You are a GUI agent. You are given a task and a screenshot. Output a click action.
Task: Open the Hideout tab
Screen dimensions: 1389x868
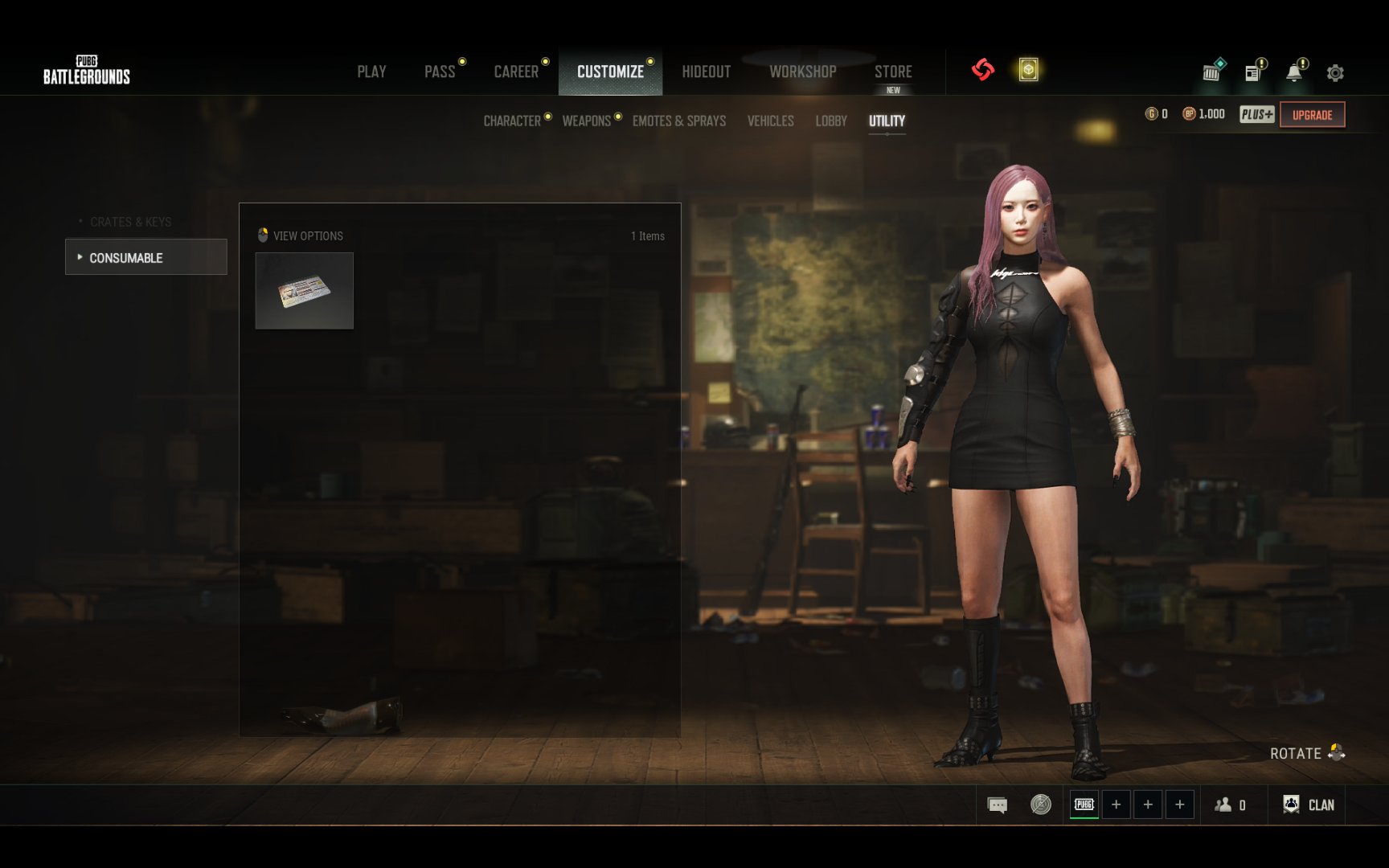pos(706,72)
